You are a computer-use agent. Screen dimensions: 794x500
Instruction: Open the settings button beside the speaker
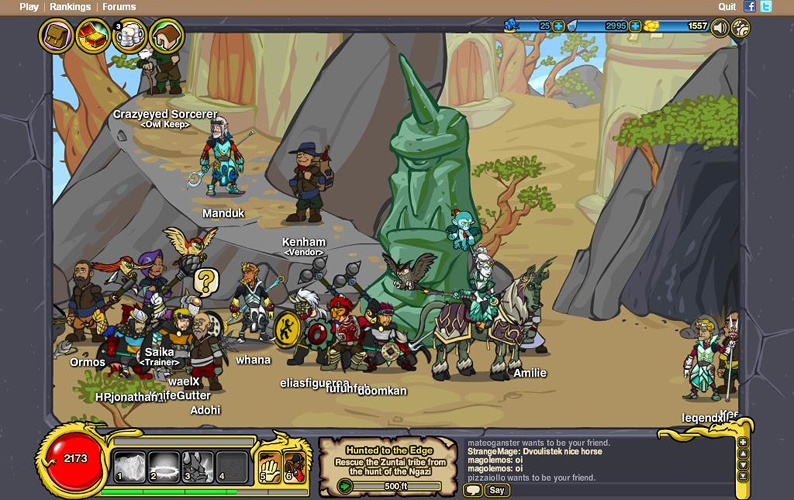pyautogui.click(x=740, y=27)
